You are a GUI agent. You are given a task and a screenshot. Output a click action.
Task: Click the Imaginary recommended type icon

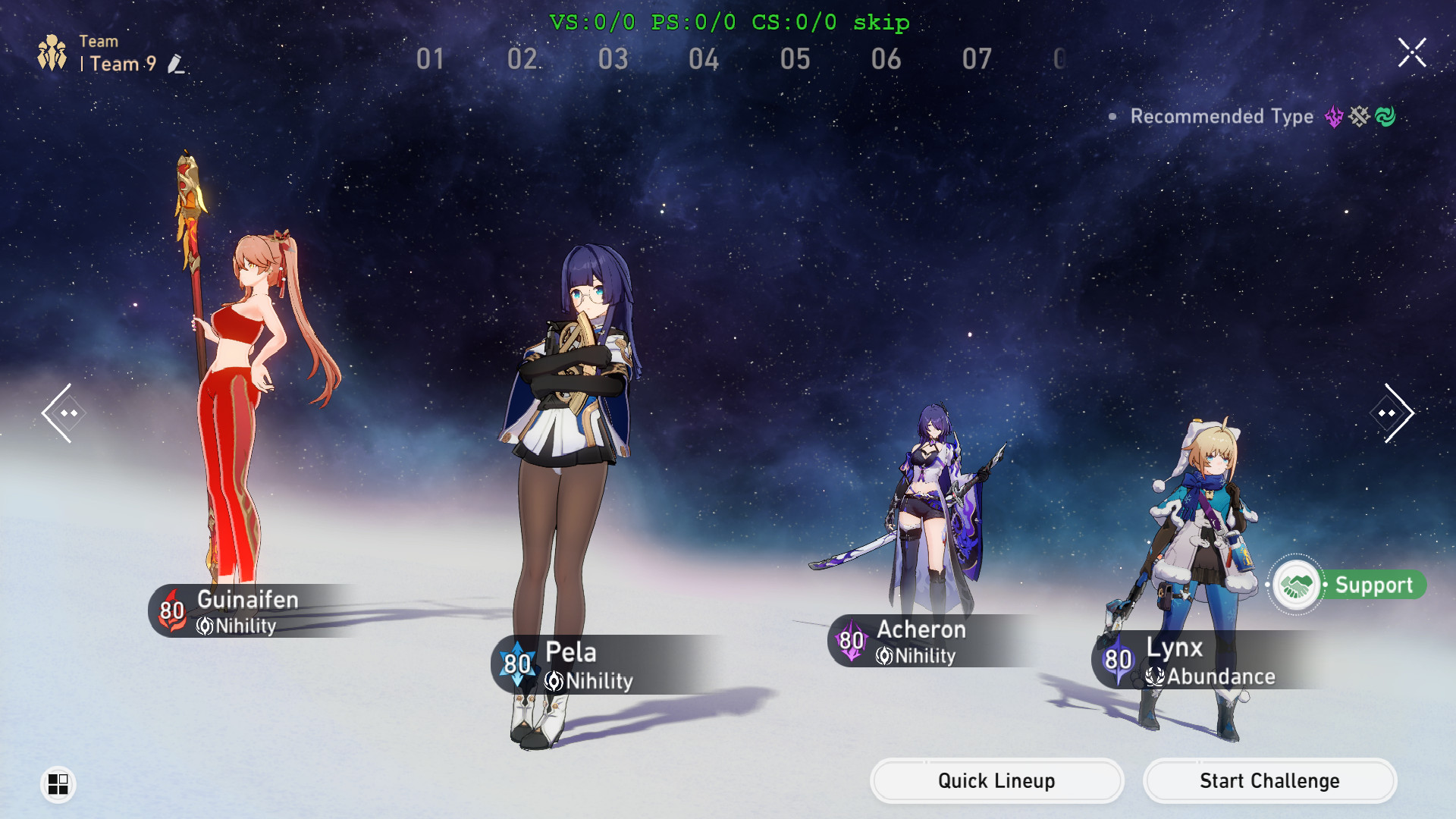pos(1358,117)
